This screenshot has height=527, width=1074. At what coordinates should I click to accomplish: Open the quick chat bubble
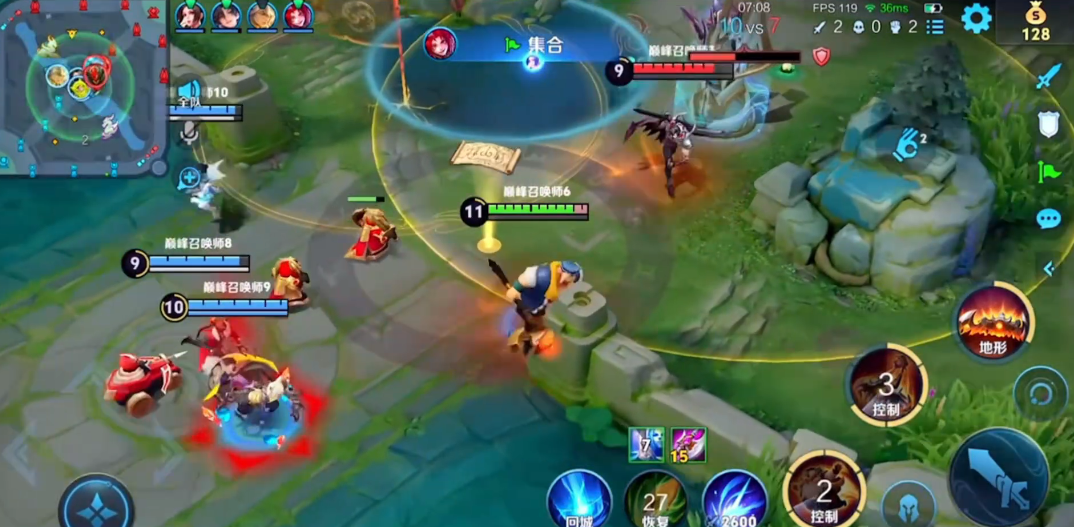(x=1048, y=219)
